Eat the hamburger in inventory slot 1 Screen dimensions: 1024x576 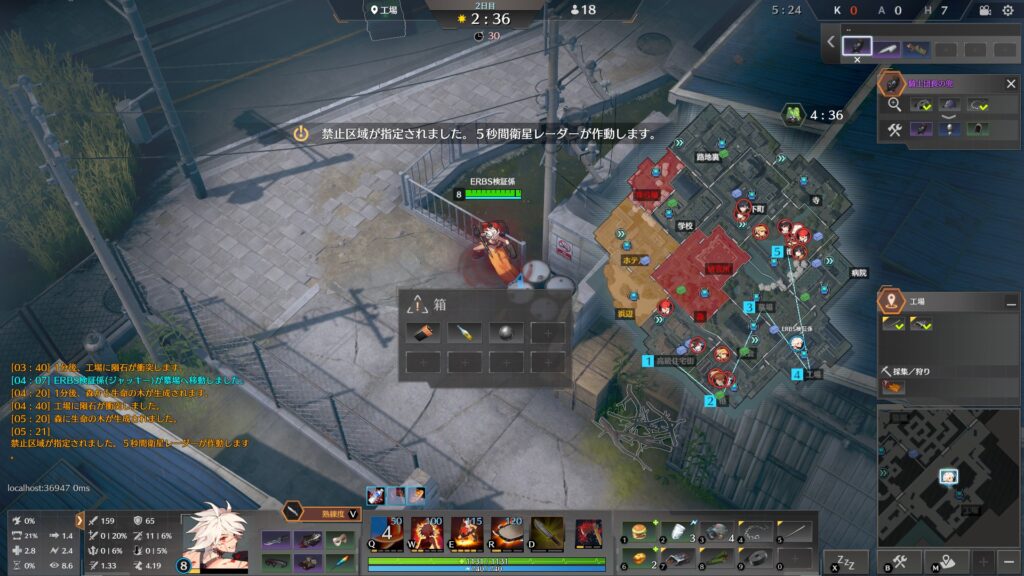(637, 531)
